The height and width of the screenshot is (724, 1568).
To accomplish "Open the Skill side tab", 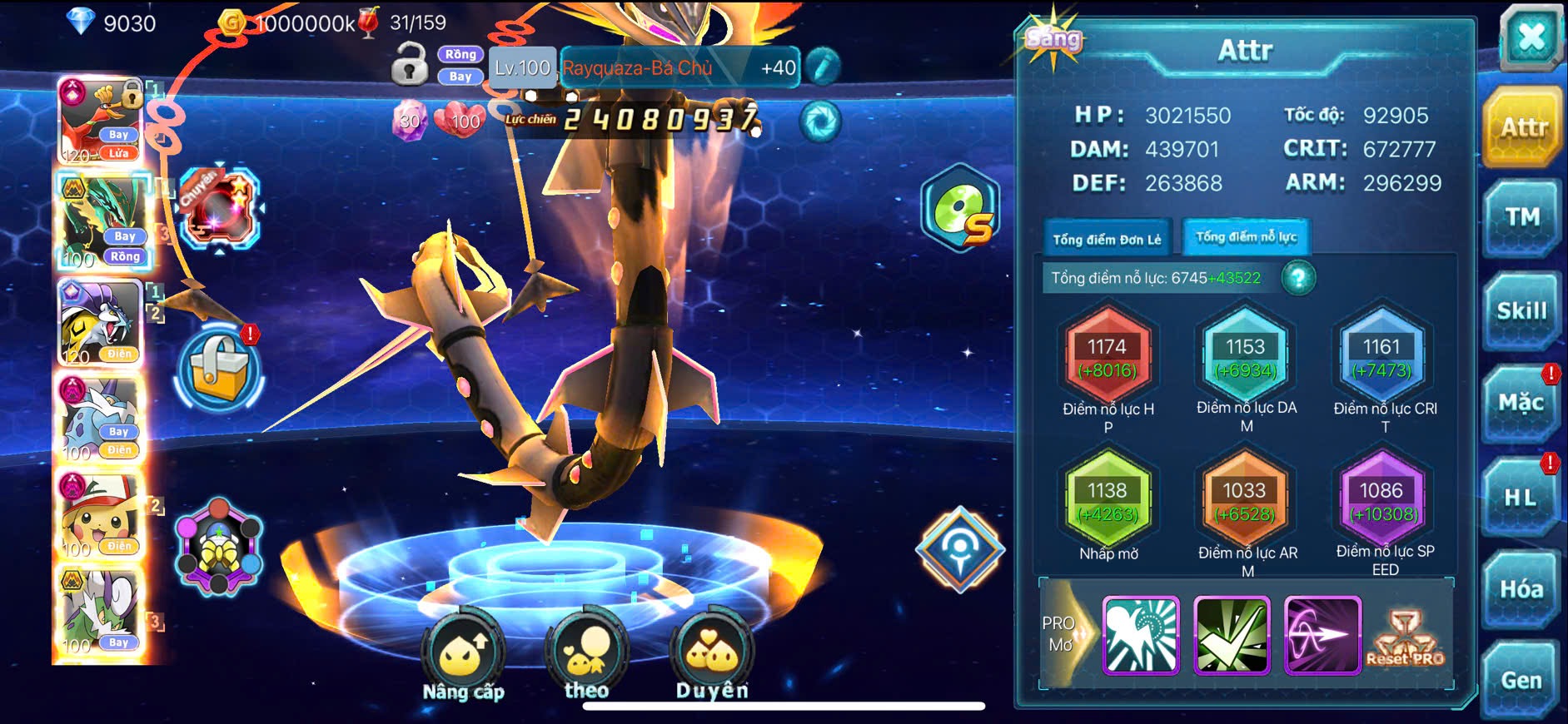I will tap(1521, 311).
